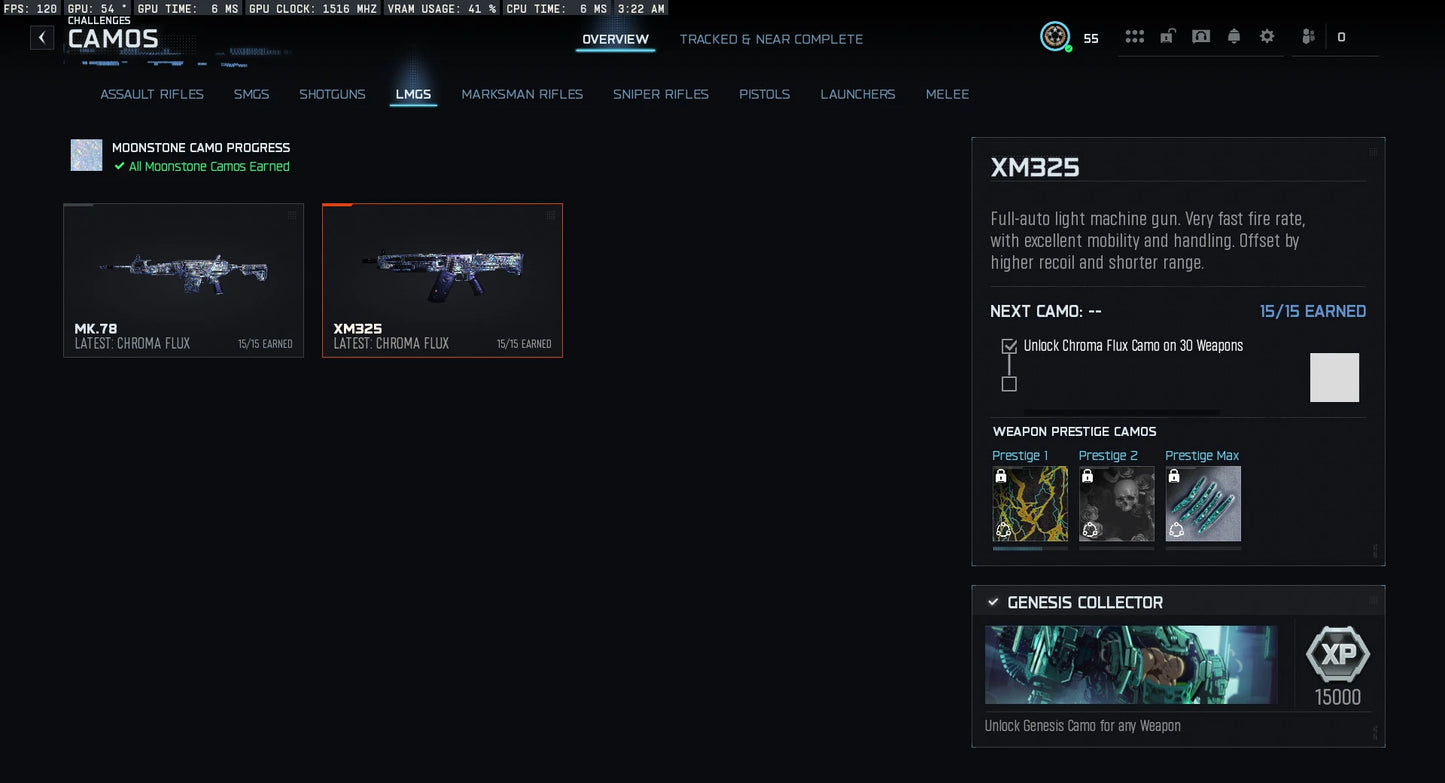Switch to the Sniper Rifles category

click(661, 94)
